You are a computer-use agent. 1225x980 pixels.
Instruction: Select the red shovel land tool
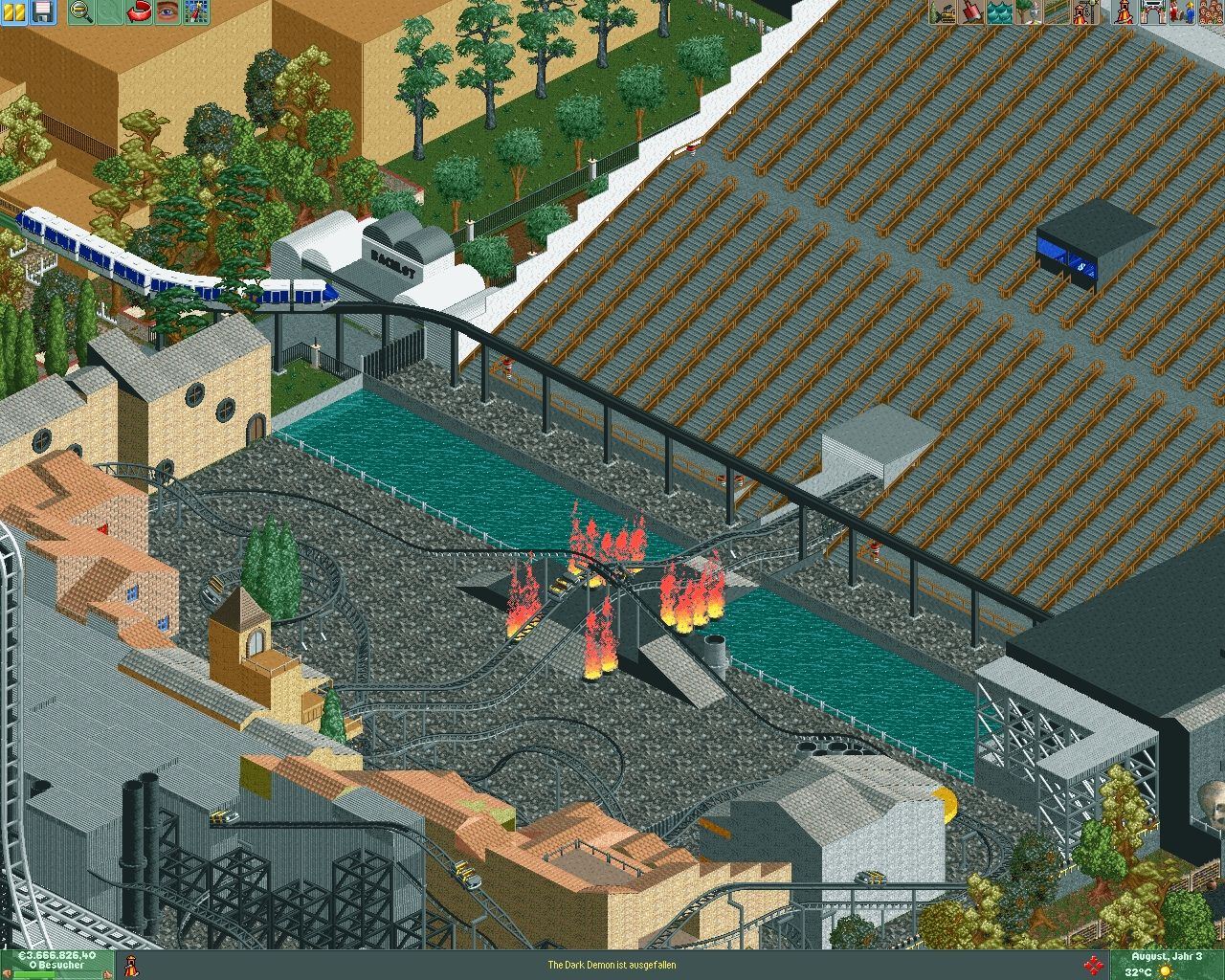[971, 11]
